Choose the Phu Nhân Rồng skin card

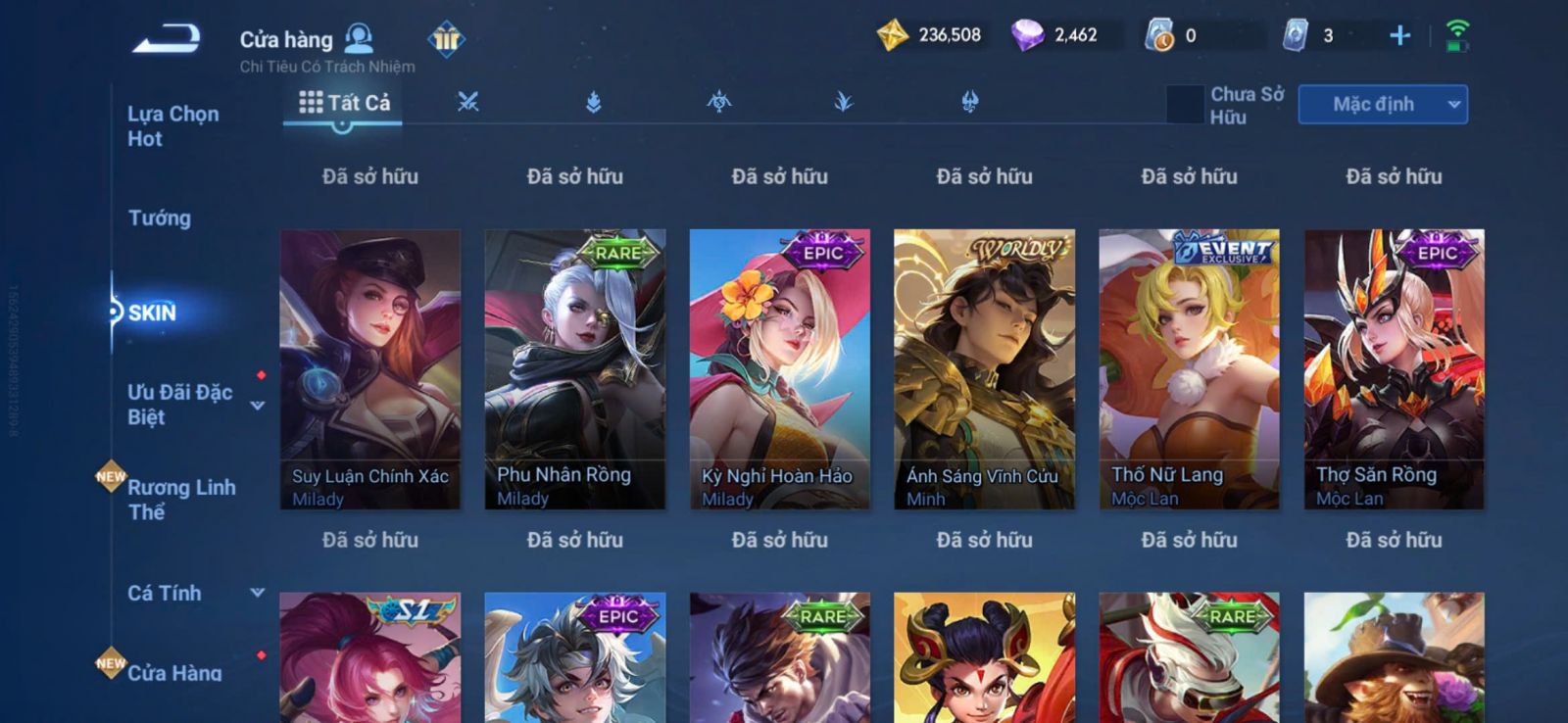point(575,369)
